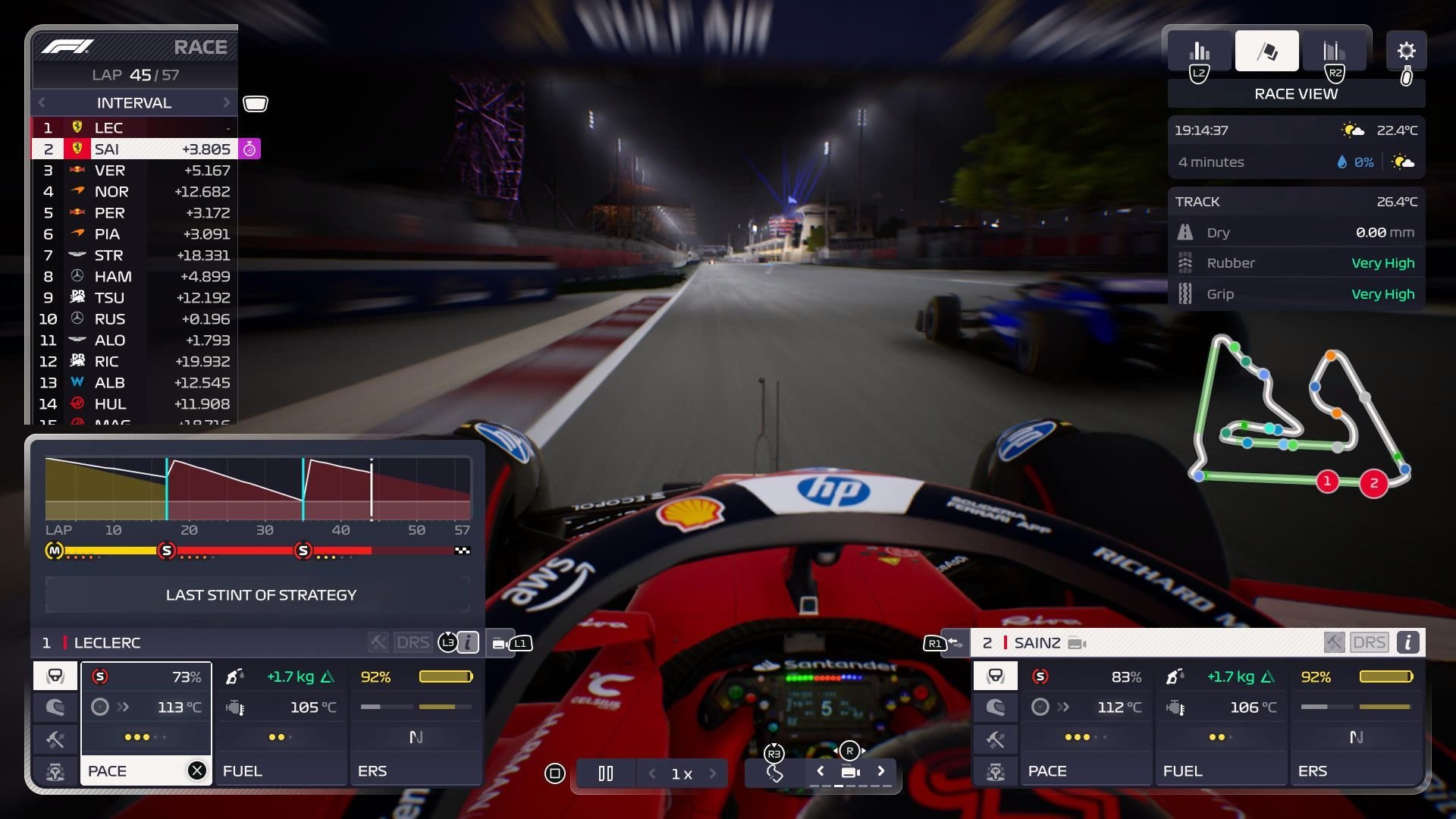This screenshot has width=1456, height=819.
Task: Switch camera using the right arrow beside camera icon
Action: click(x=882, y=770)
